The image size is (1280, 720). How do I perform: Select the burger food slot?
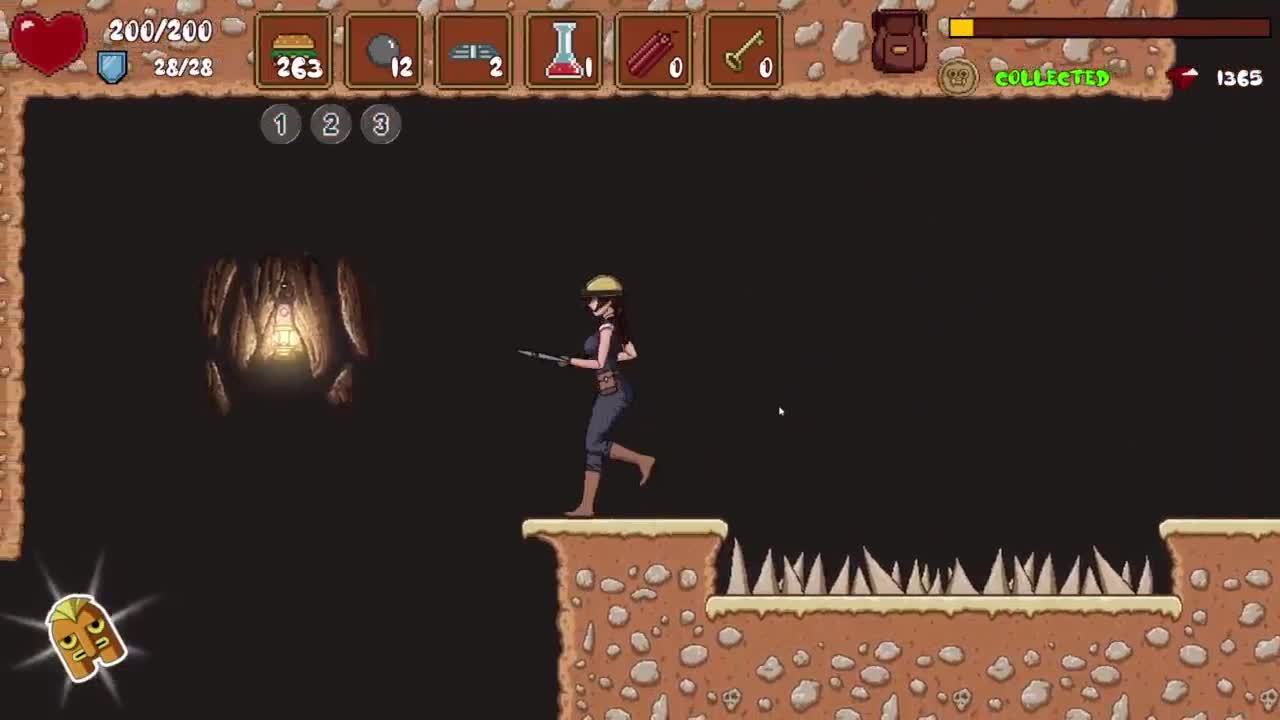294,51
